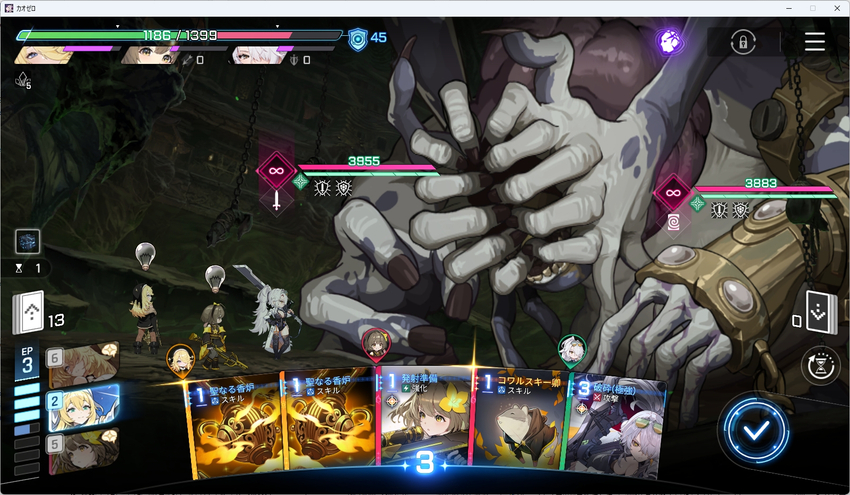Viewport: 850px width, 495px height.
Task: Choose the cost-3 破砕 attack card
Action: [x=612, y=425]
